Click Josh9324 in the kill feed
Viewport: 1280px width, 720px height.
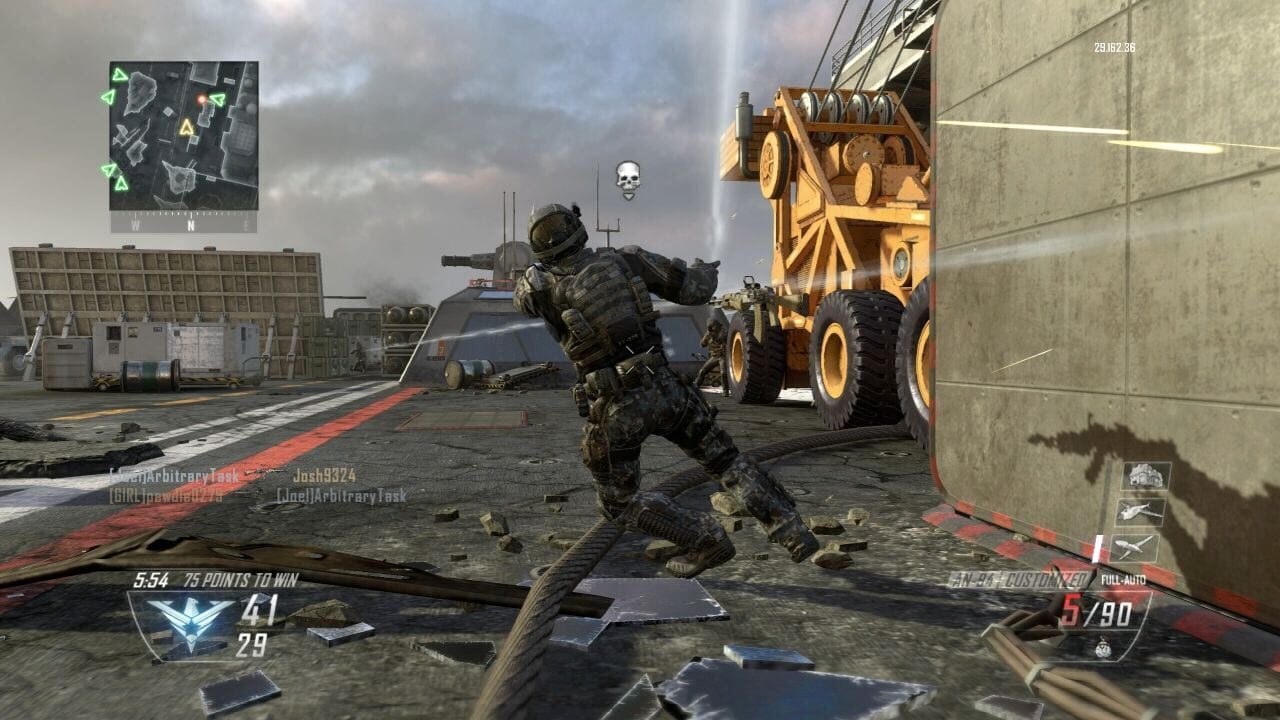tap(325, 477)
